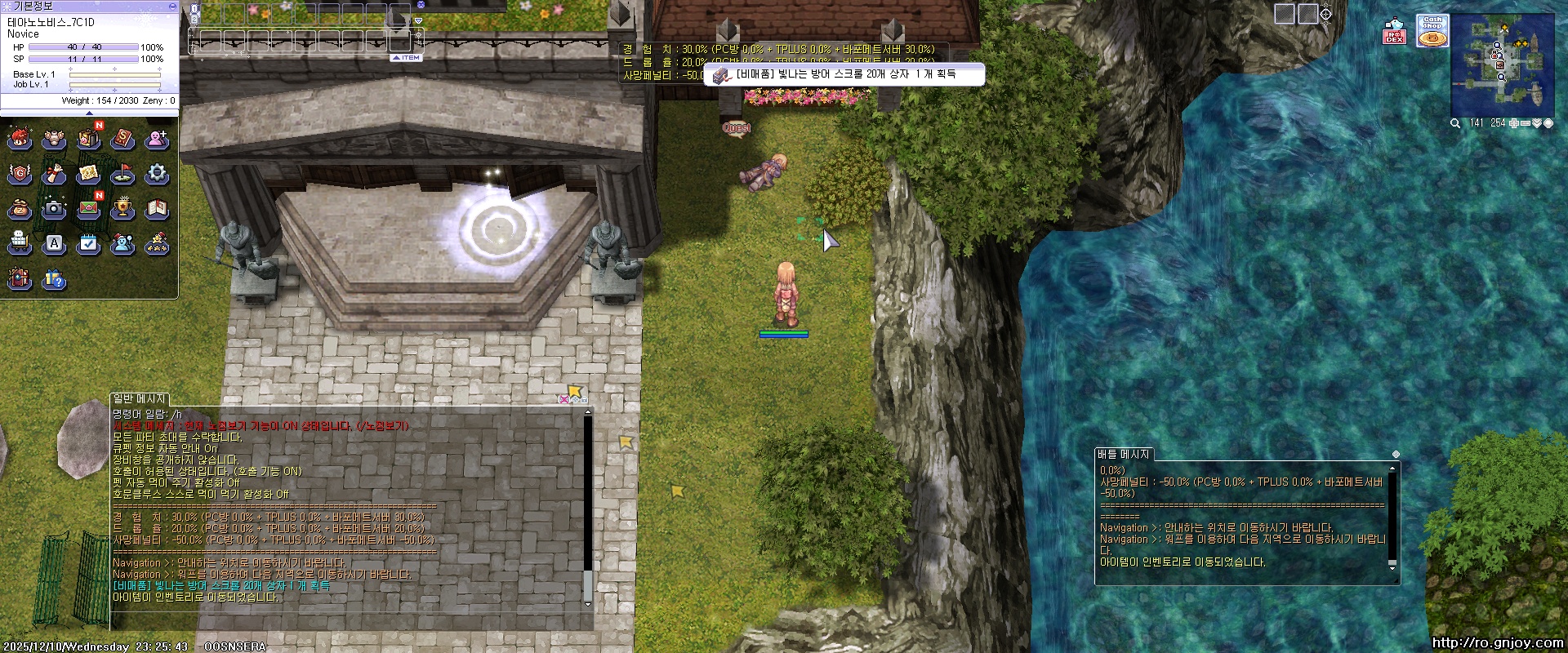
Task: Zoom out the minimap with minus button
Action: coord(1525,123)
